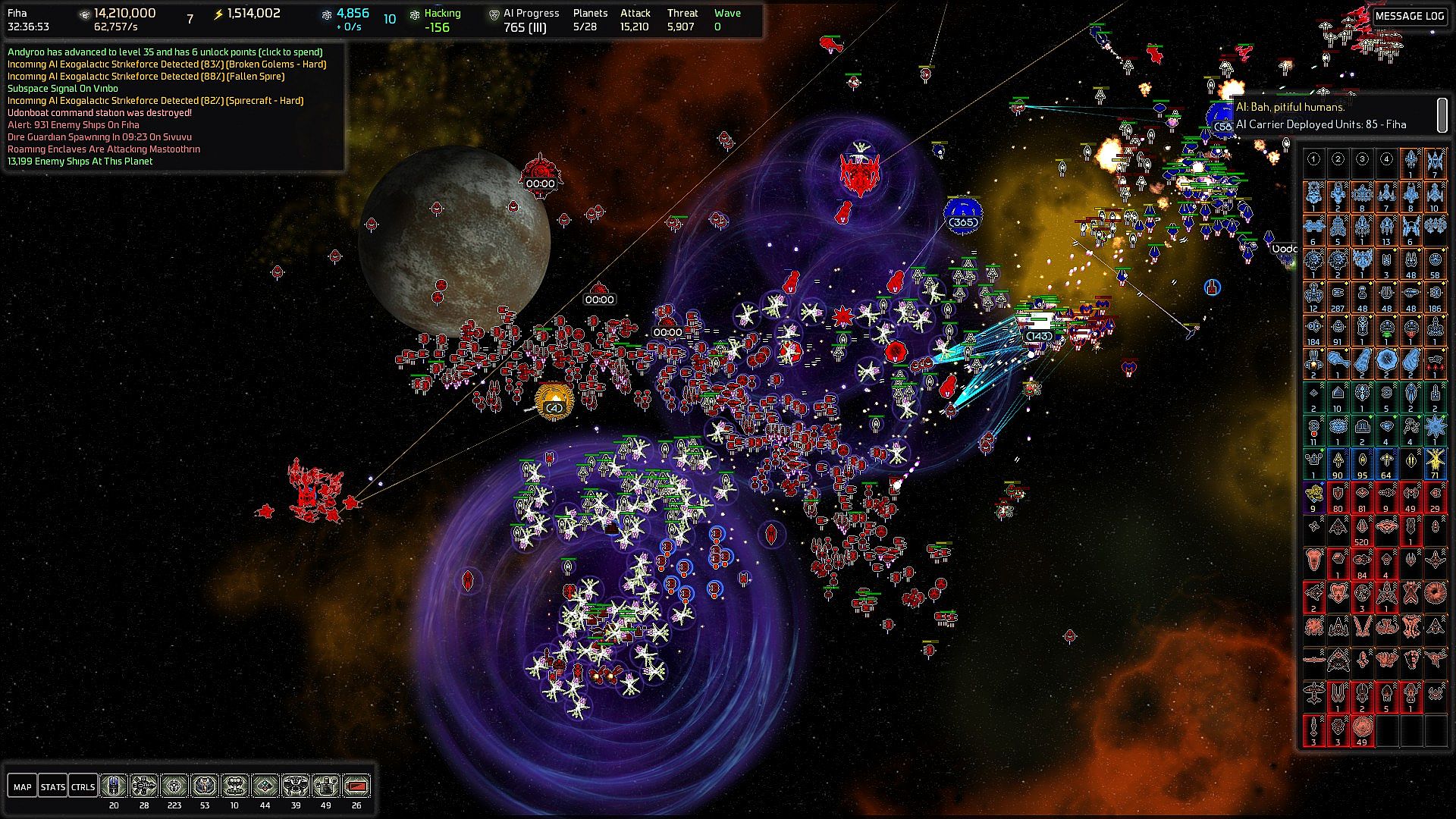Click the Roaming Enclaves attacking Mastoothrin alert
Image resolution: width=1456 pixels, height=819 pixels.
click(104, 149)
